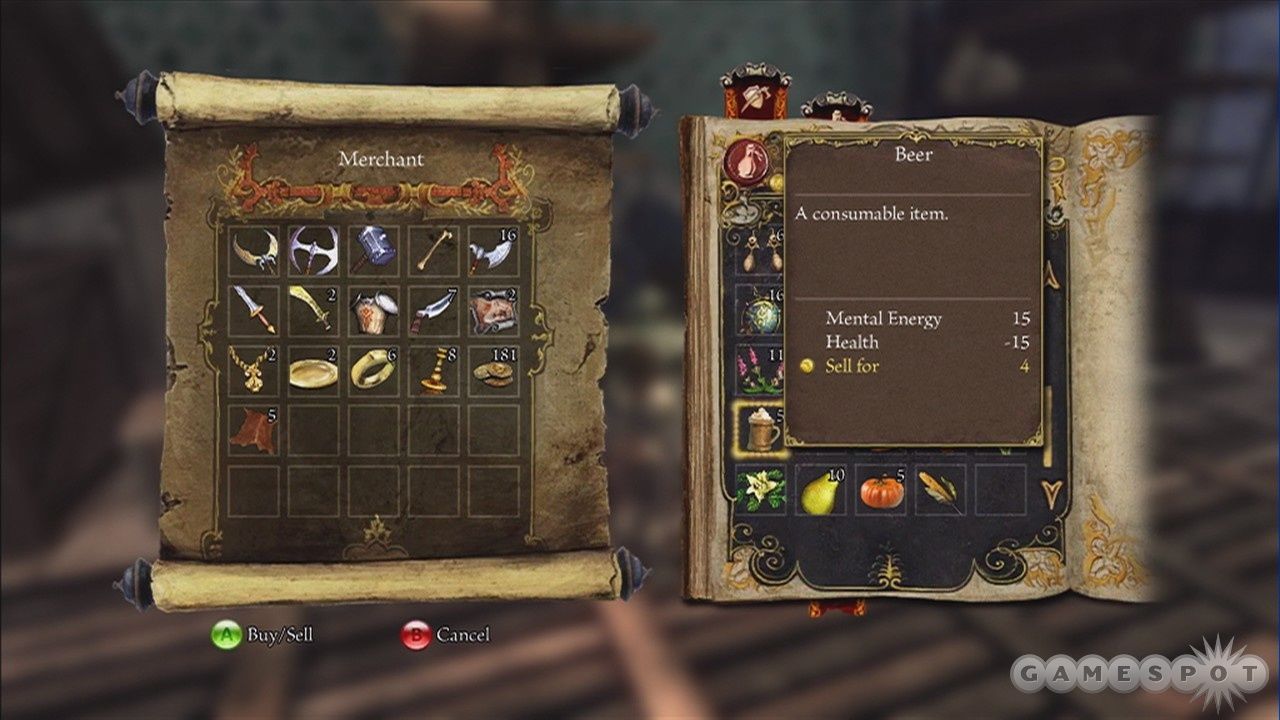Screen dimensions: 1280x720
Task: Open the potion category tab
Action: click(x=747, y=162)
